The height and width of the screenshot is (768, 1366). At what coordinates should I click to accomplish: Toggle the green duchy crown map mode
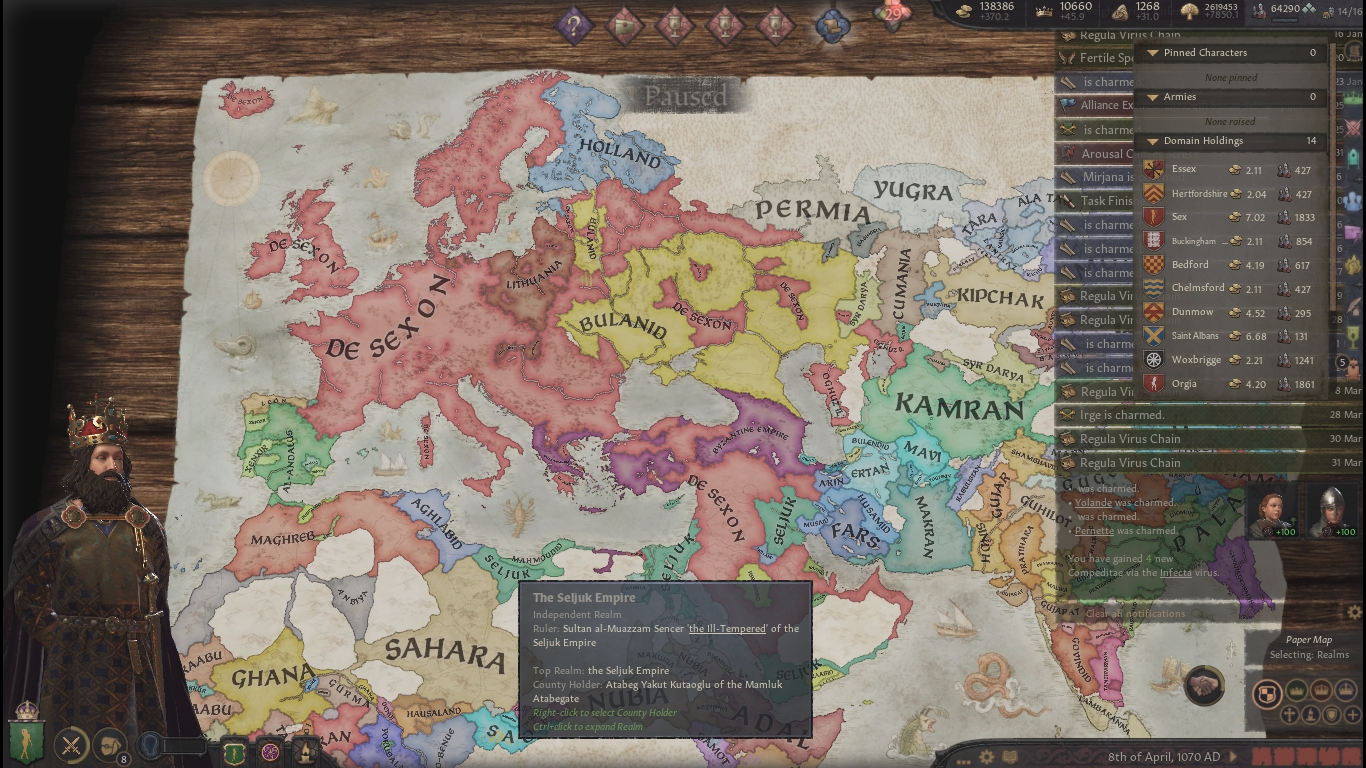point(1297,691)
